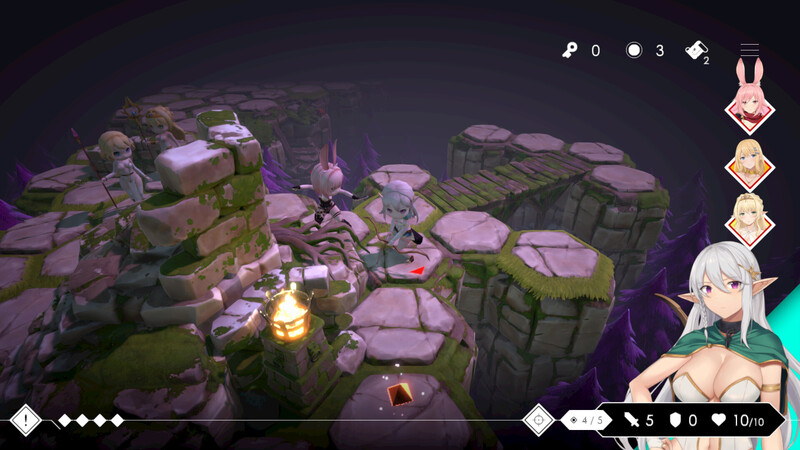
Task: Click the scroll item icon
Action: tap(696, 51)
